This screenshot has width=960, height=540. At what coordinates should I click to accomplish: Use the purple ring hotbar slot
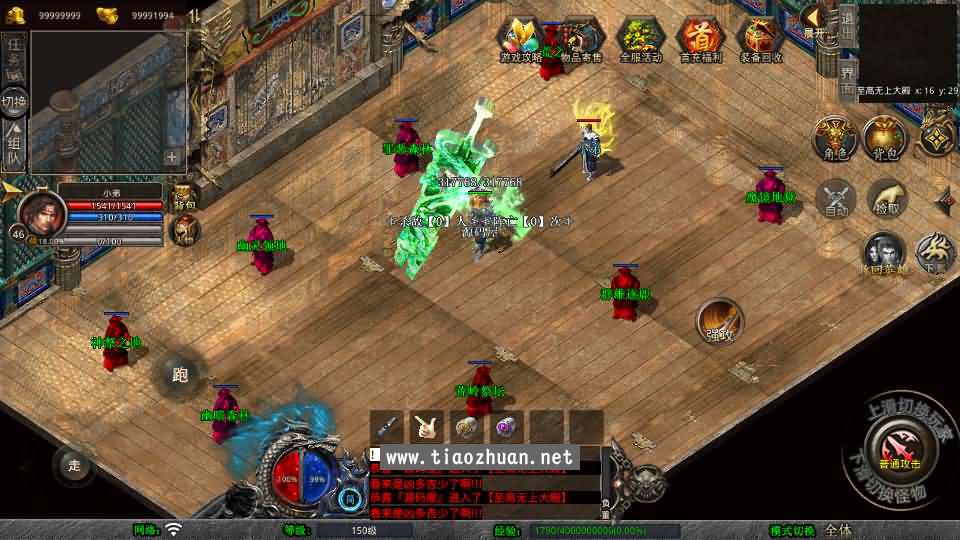coord(507,427)
